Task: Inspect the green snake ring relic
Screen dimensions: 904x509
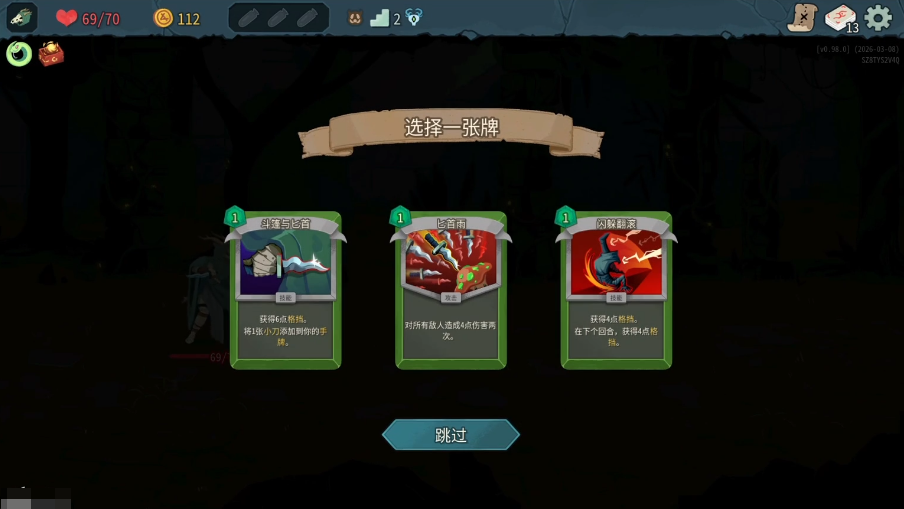Action: [x=19, y=53]
